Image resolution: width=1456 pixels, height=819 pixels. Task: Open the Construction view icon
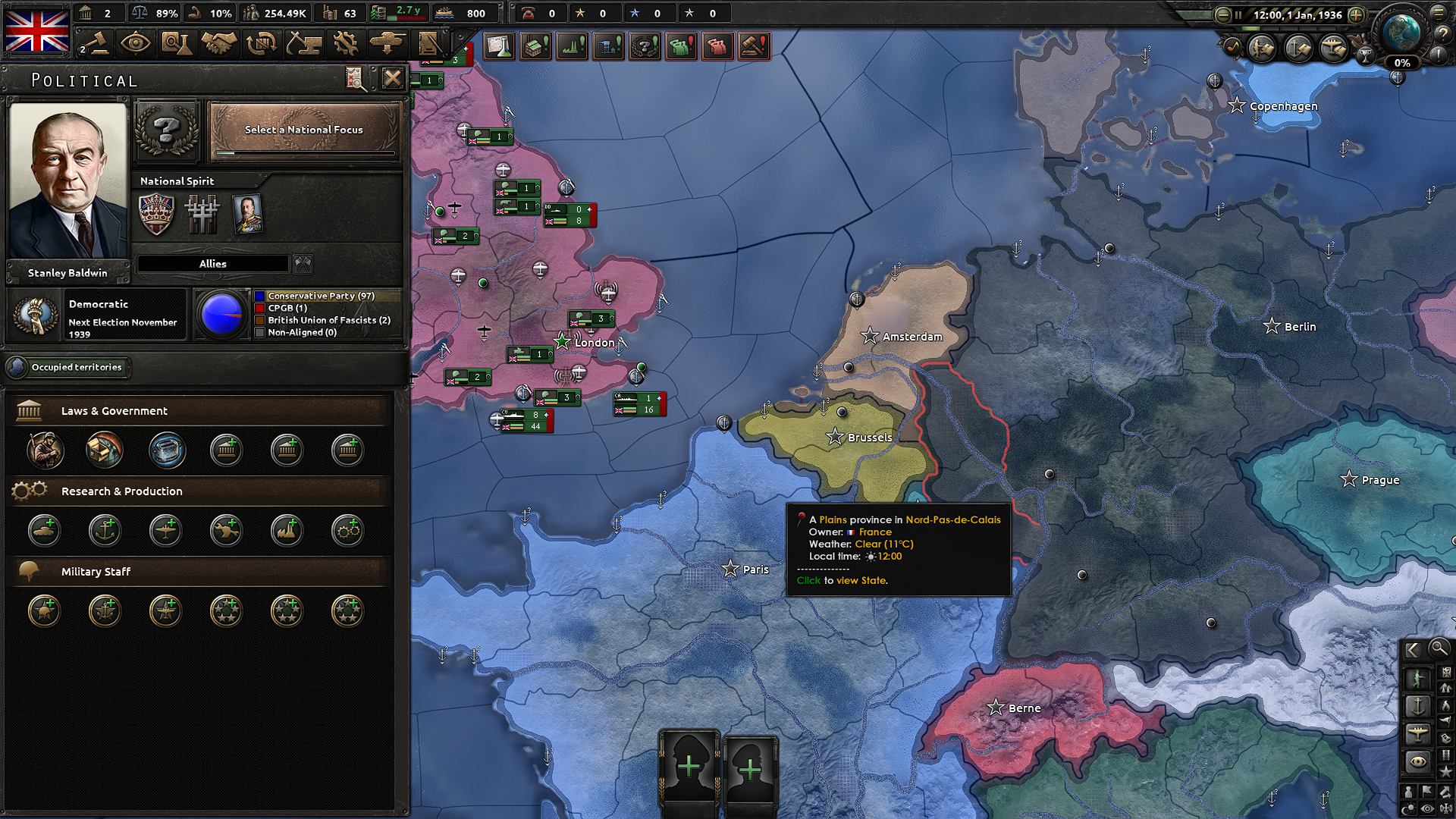pyautogui.click(x=303, y=43)
